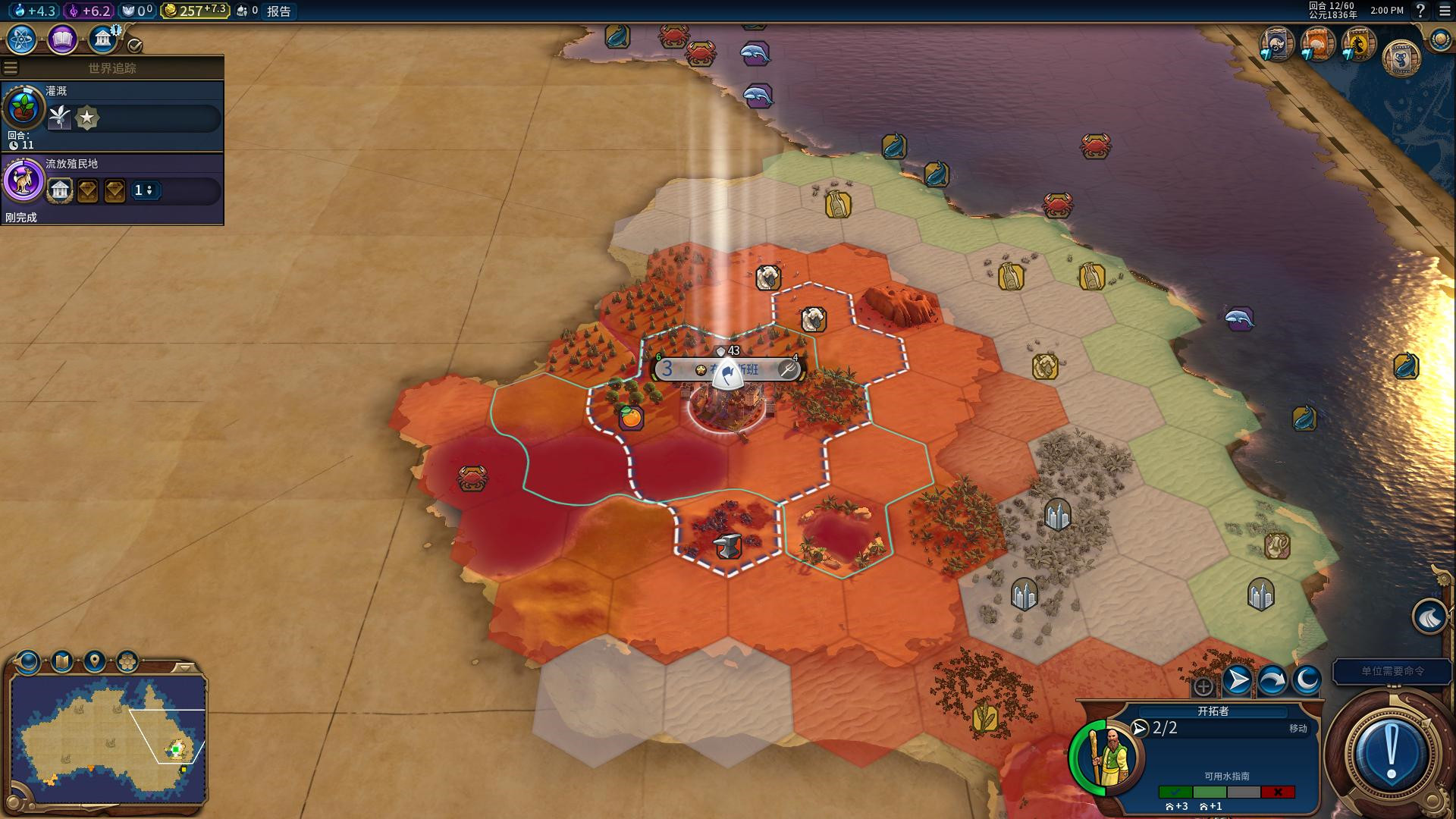1456x819 pixels.
Task: Click the black dragon leader portrait
Action: point(1358,45)
